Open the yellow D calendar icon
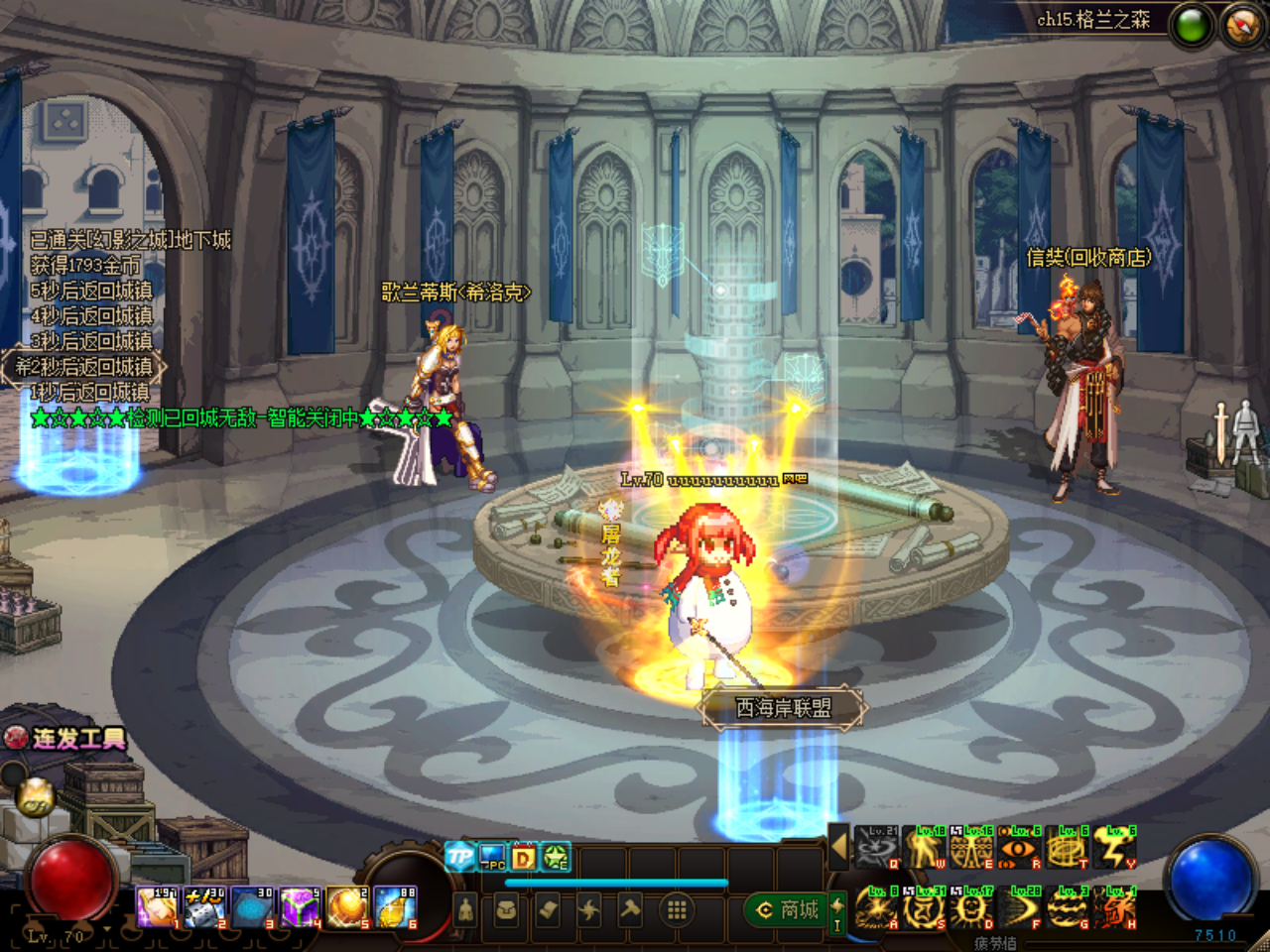 (x=524, y=857)
